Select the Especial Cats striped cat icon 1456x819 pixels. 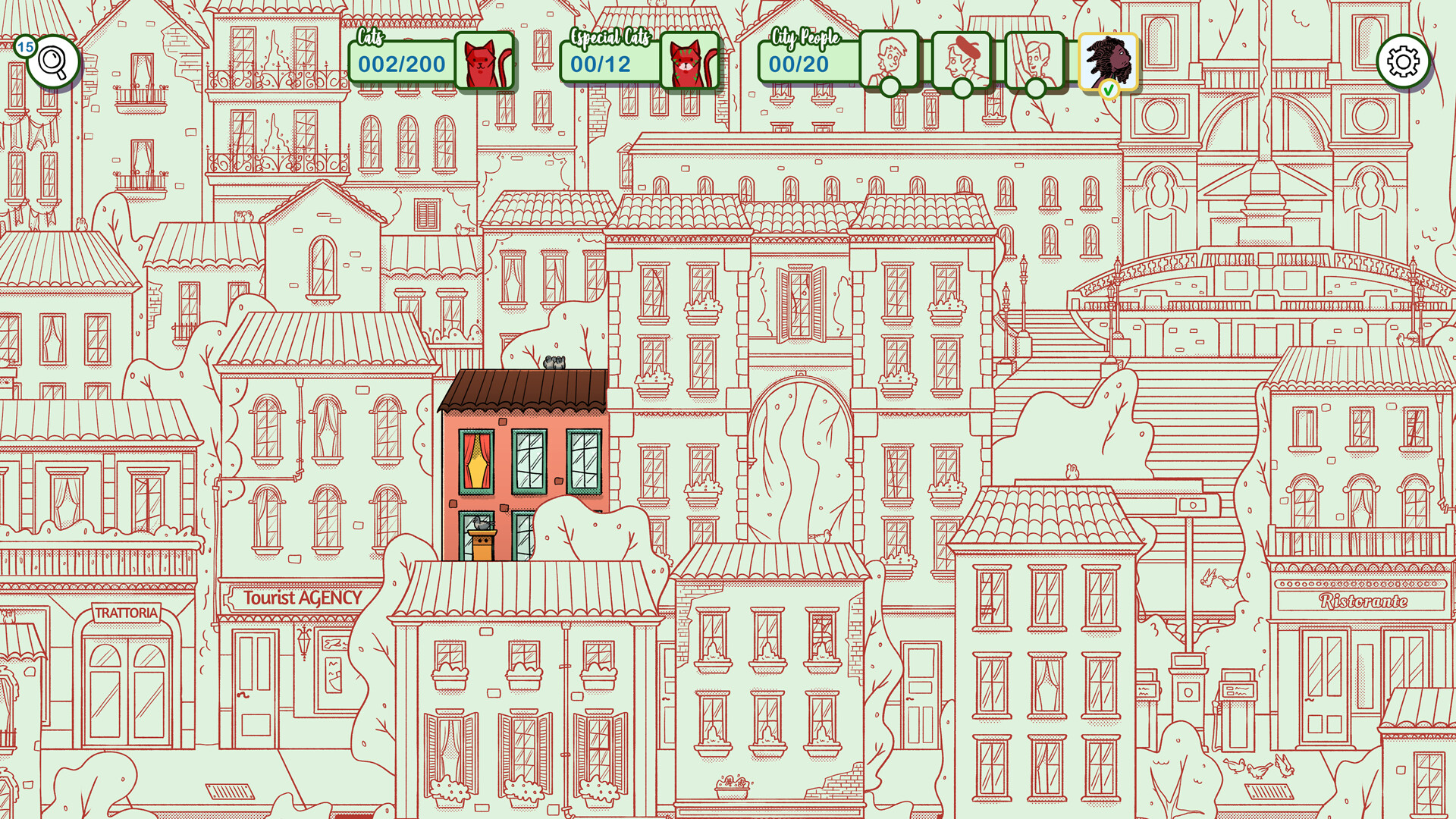click(x=692, y=62)
